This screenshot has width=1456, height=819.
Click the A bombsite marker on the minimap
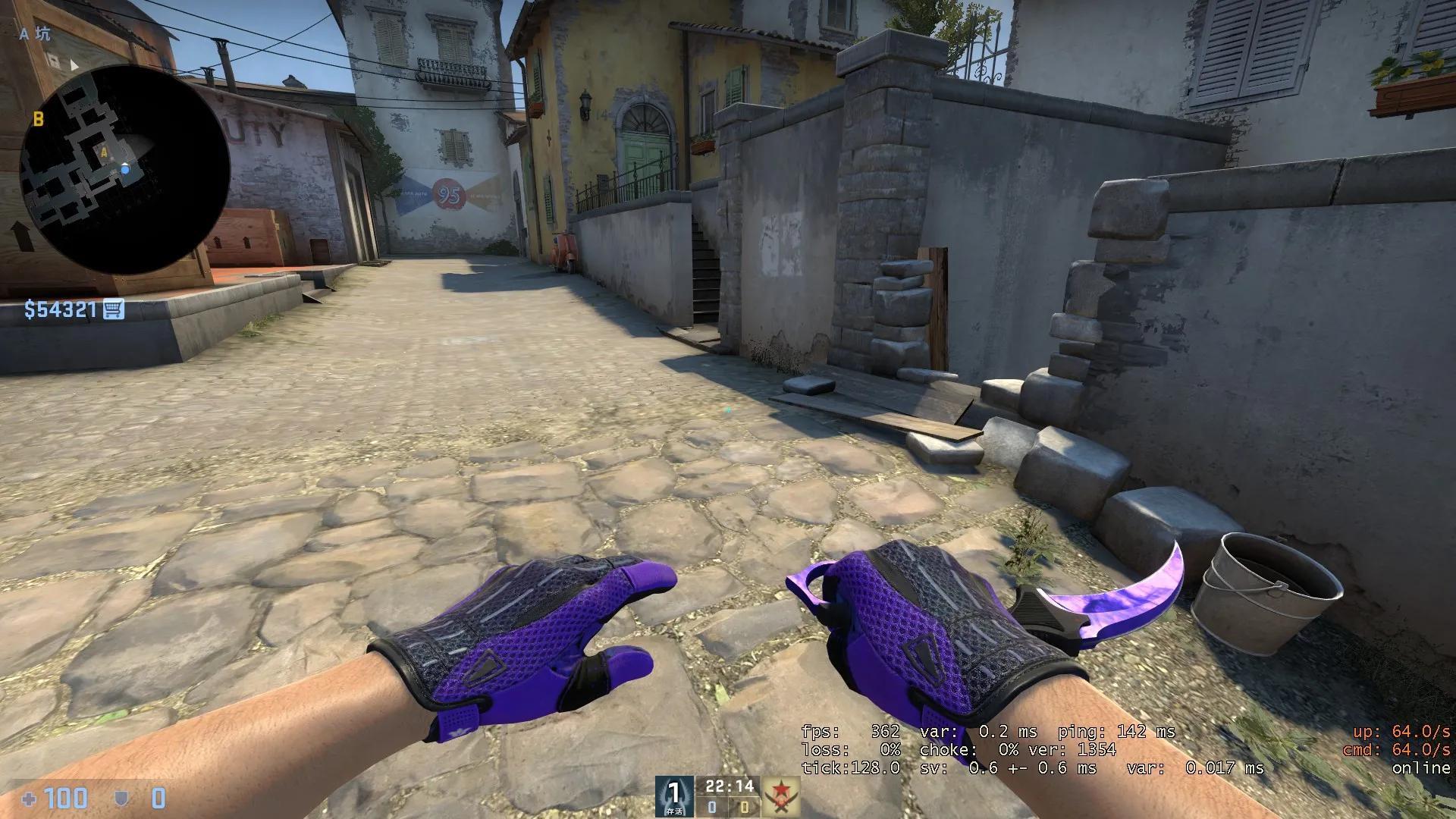104,153
